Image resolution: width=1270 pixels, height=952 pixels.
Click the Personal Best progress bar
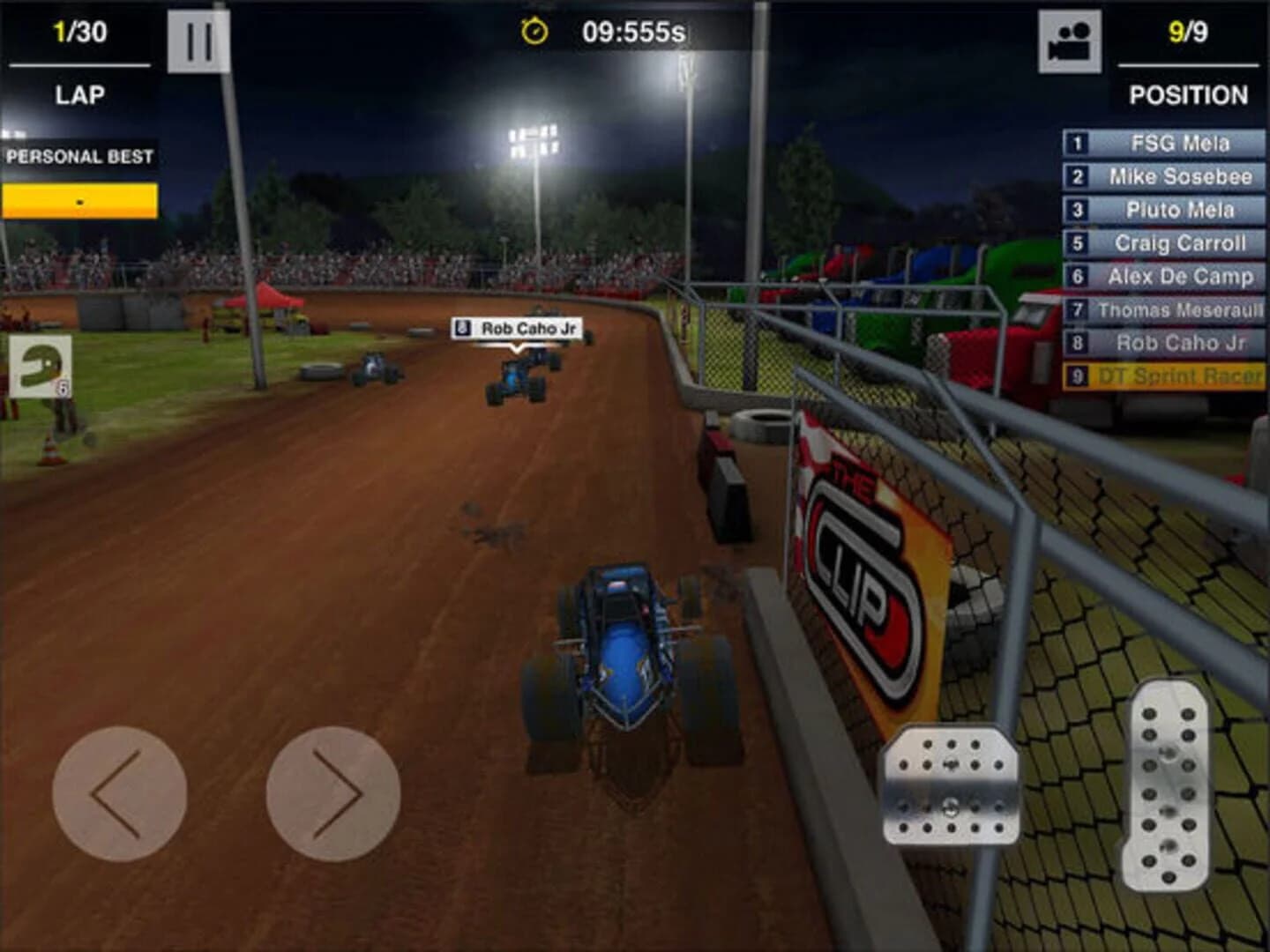click(x=81, y=200)
